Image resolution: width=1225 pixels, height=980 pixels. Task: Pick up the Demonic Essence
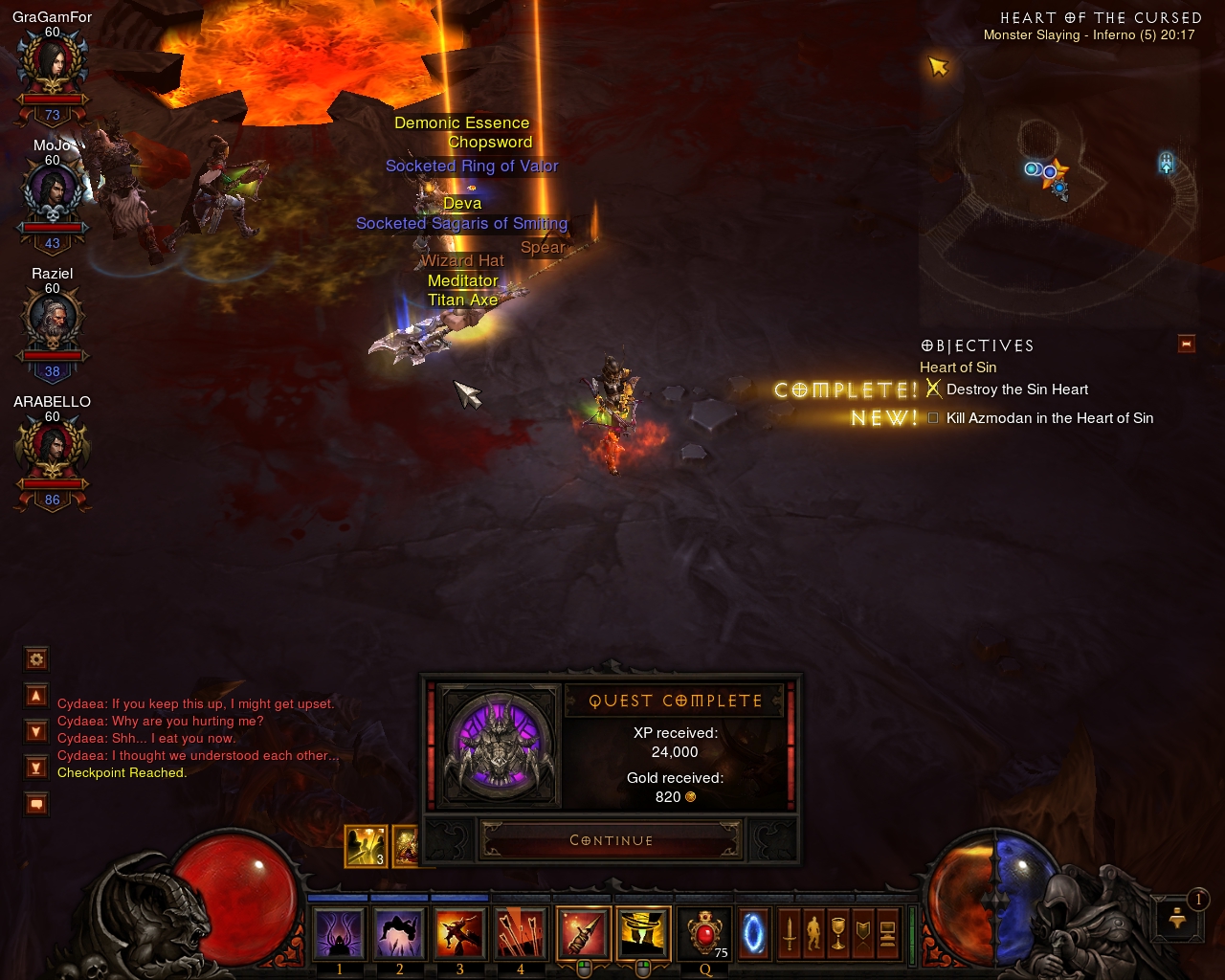[x=462, y=122]
